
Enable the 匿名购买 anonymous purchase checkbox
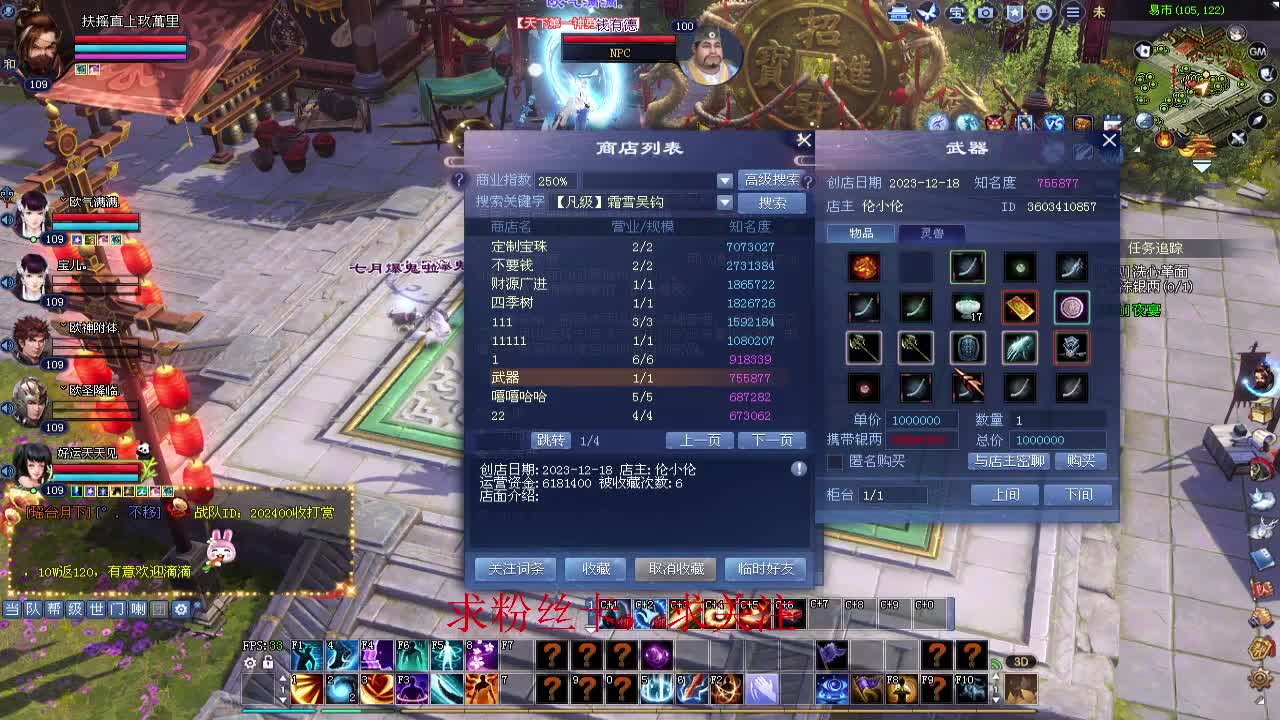pyautogui.click(x=836, y=461)
